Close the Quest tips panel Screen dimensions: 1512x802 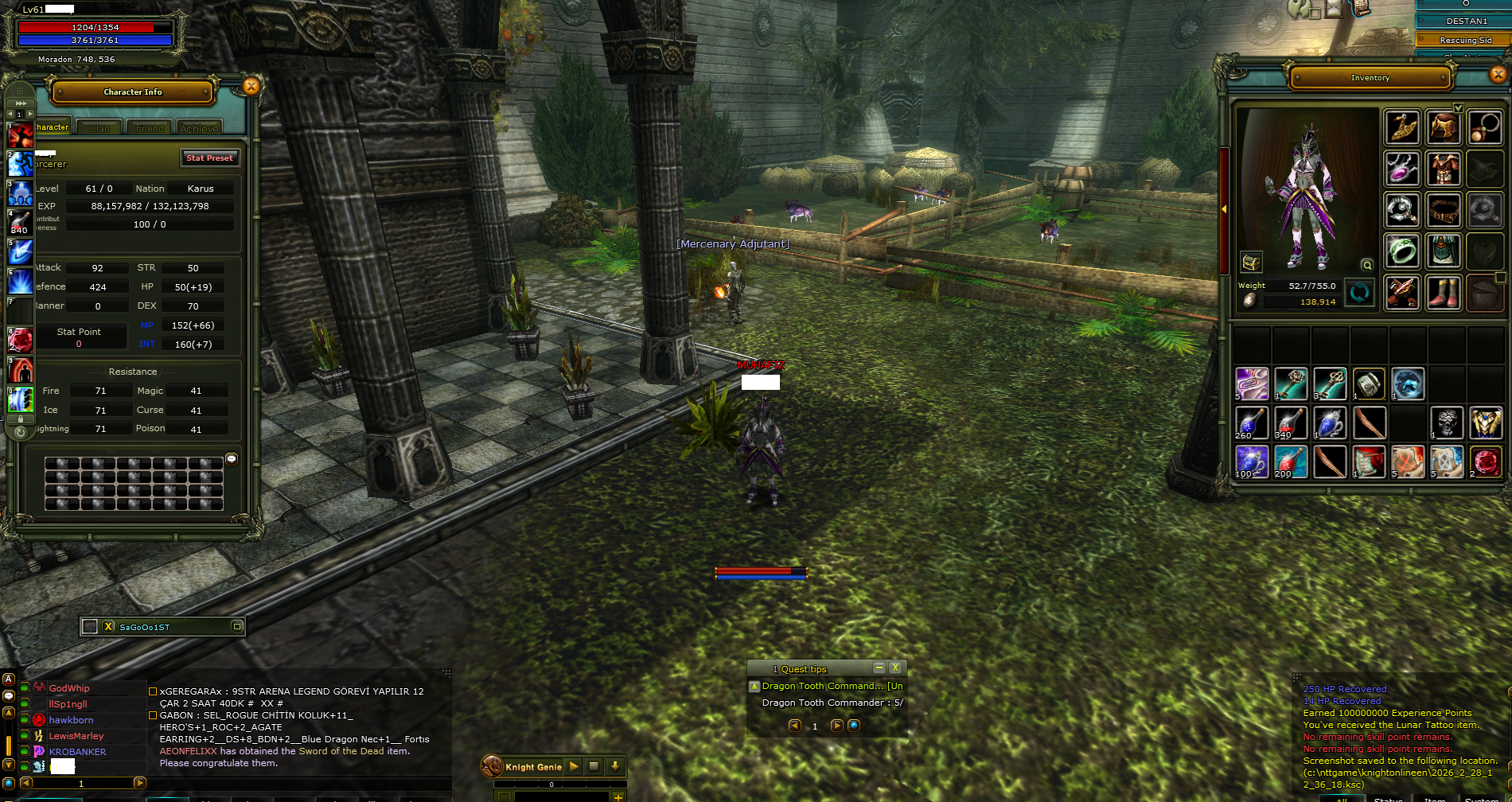(895, 668)
